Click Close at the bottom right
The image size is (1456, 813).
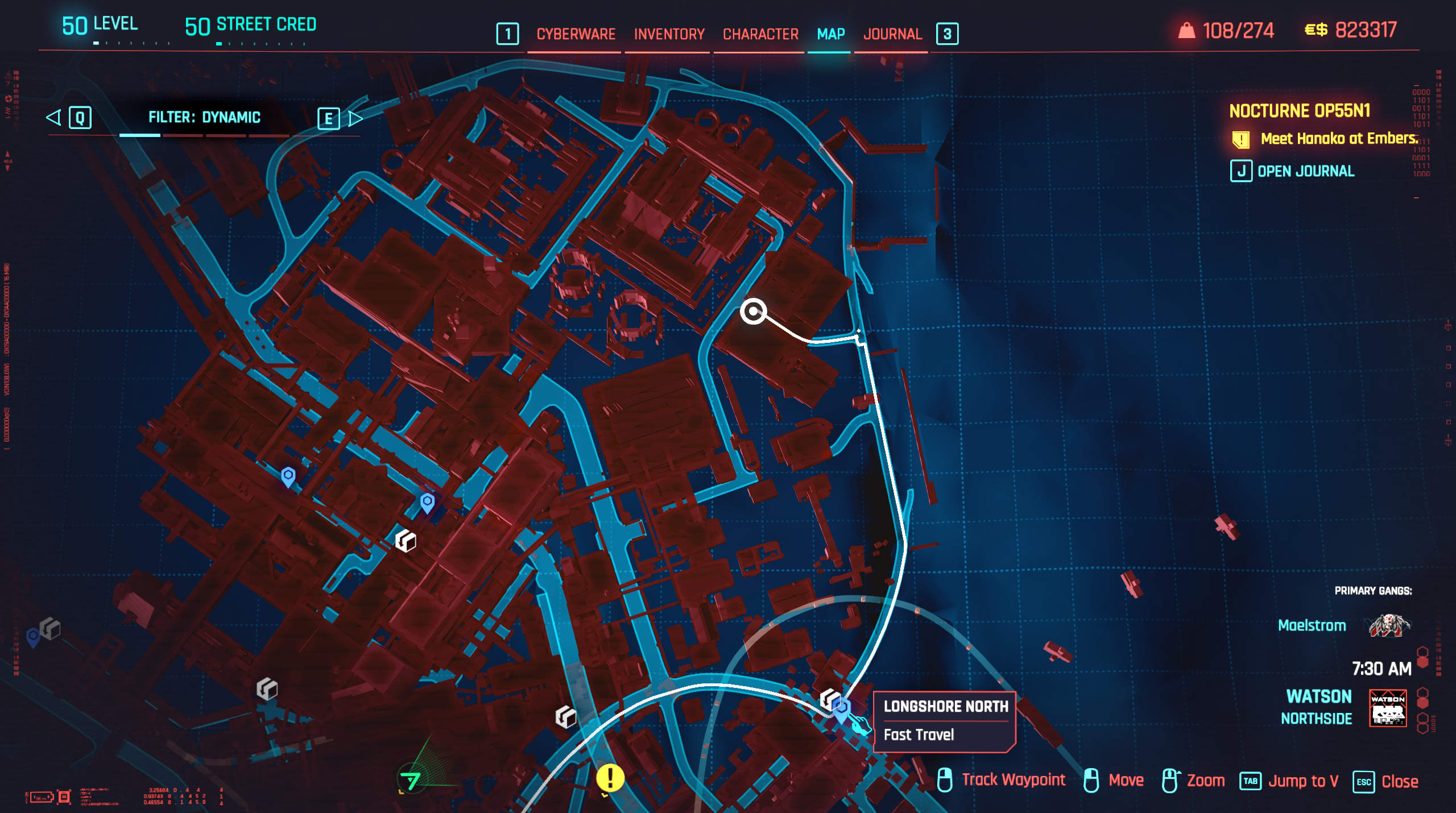(1402, 781)
